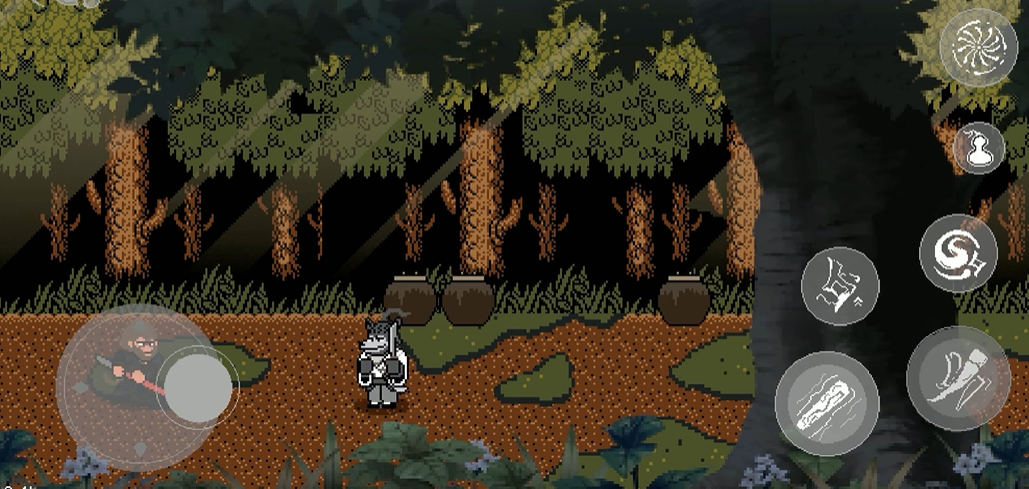Image resolution: width=1029 pixels, height=489 pixels.
Task: Cast the swirling cloud spell
Action: pos(957,254)
